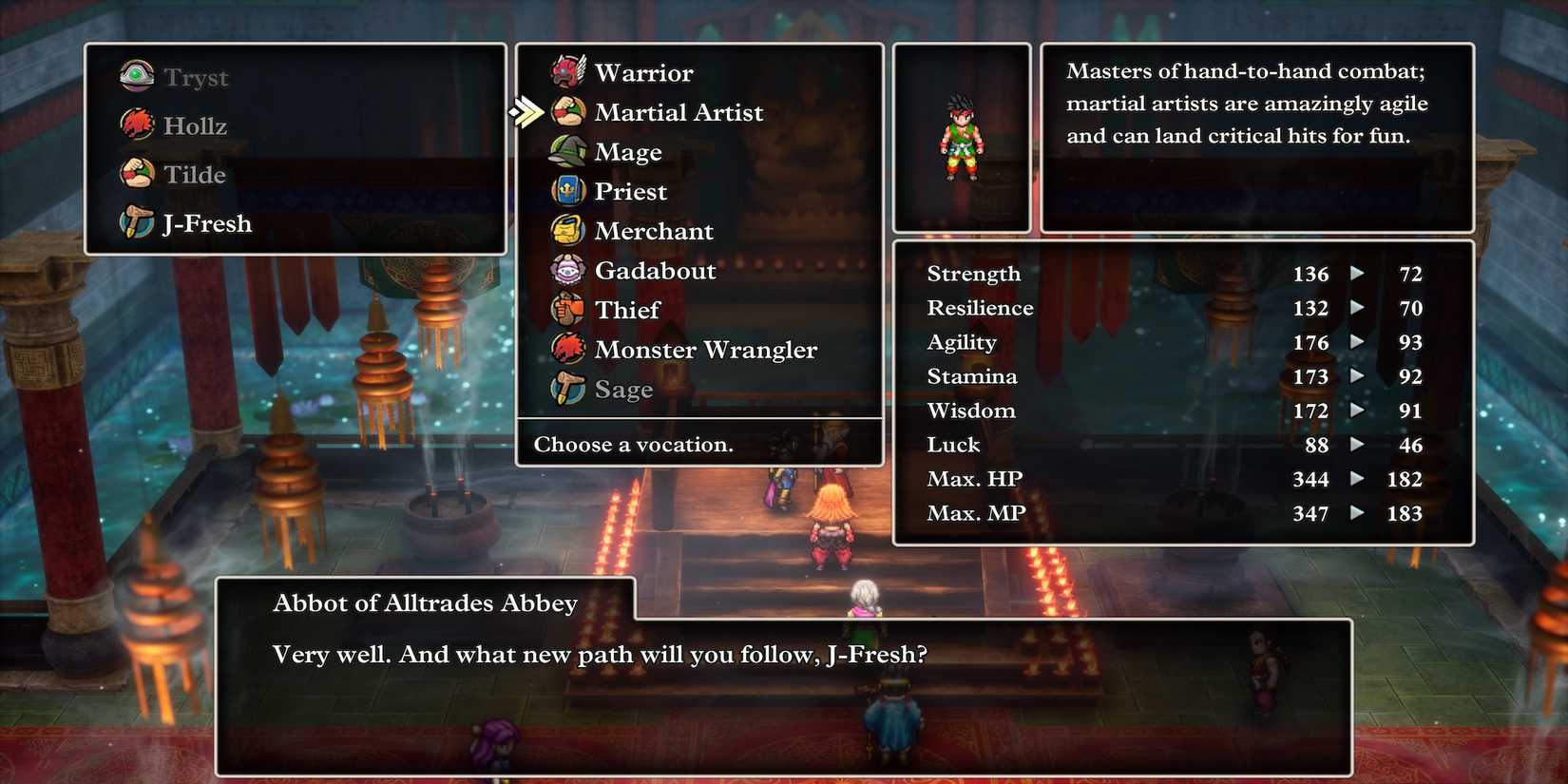Select the Warrior vocation icon
The image size is (1568, 784).
pyautogui.click(x=567, y=72)
